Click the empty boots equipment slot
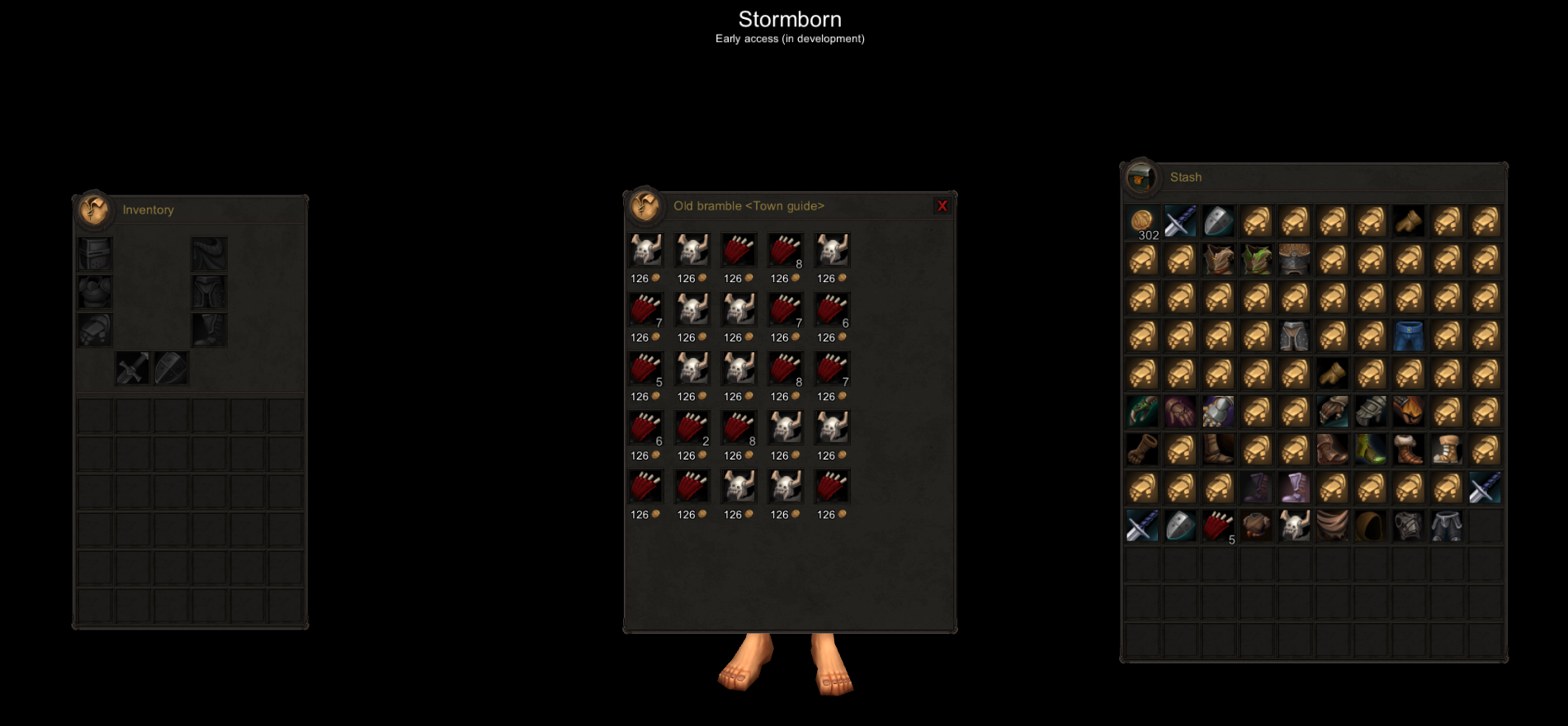Screen dimensions: 1568x726 [x=209, y=330]
